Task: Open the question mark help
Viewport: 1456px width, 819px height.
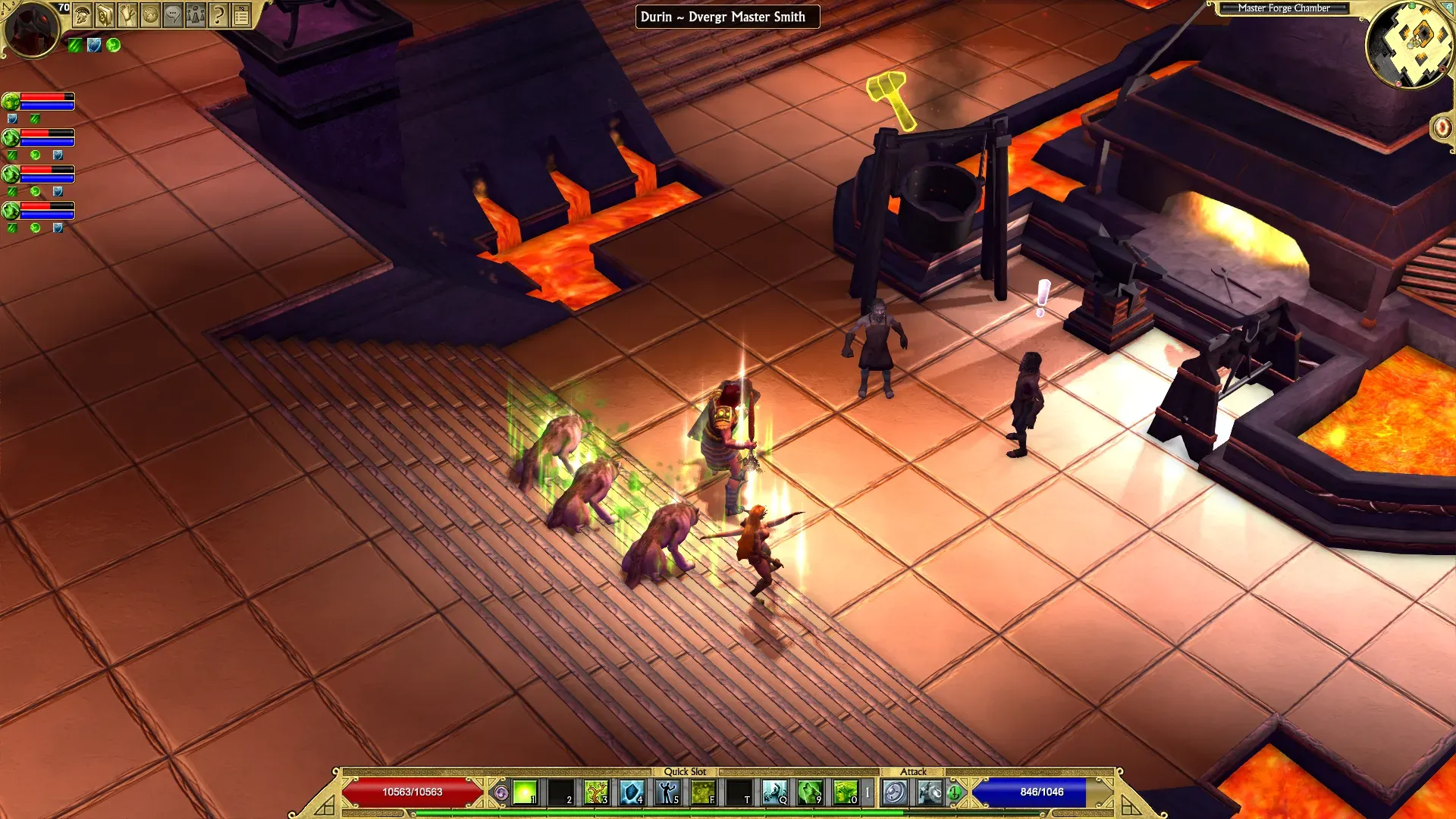Action: click(x=218, y=14)
